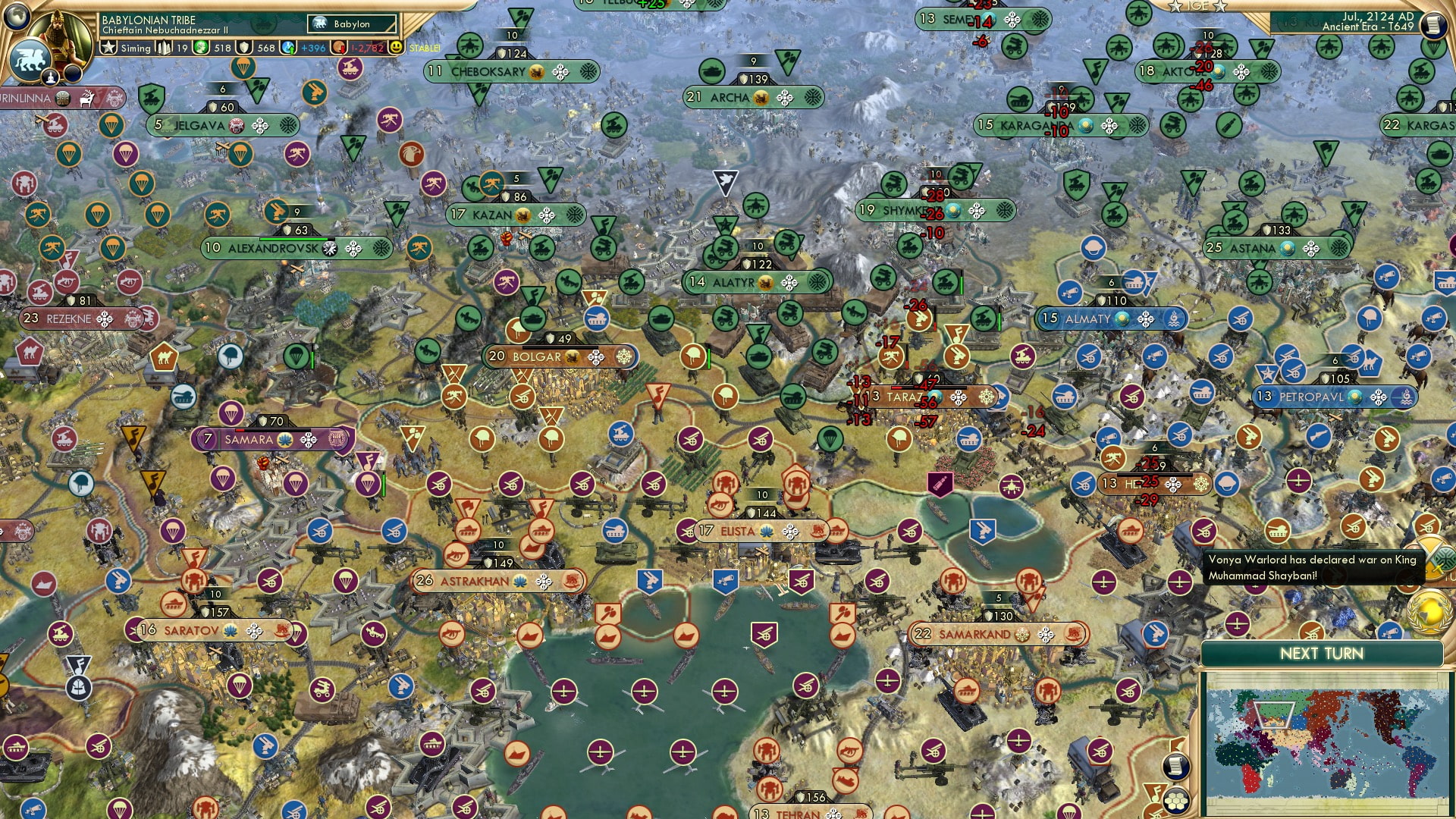Click the scroll icon beside the minimap

tap(1175, 767)
